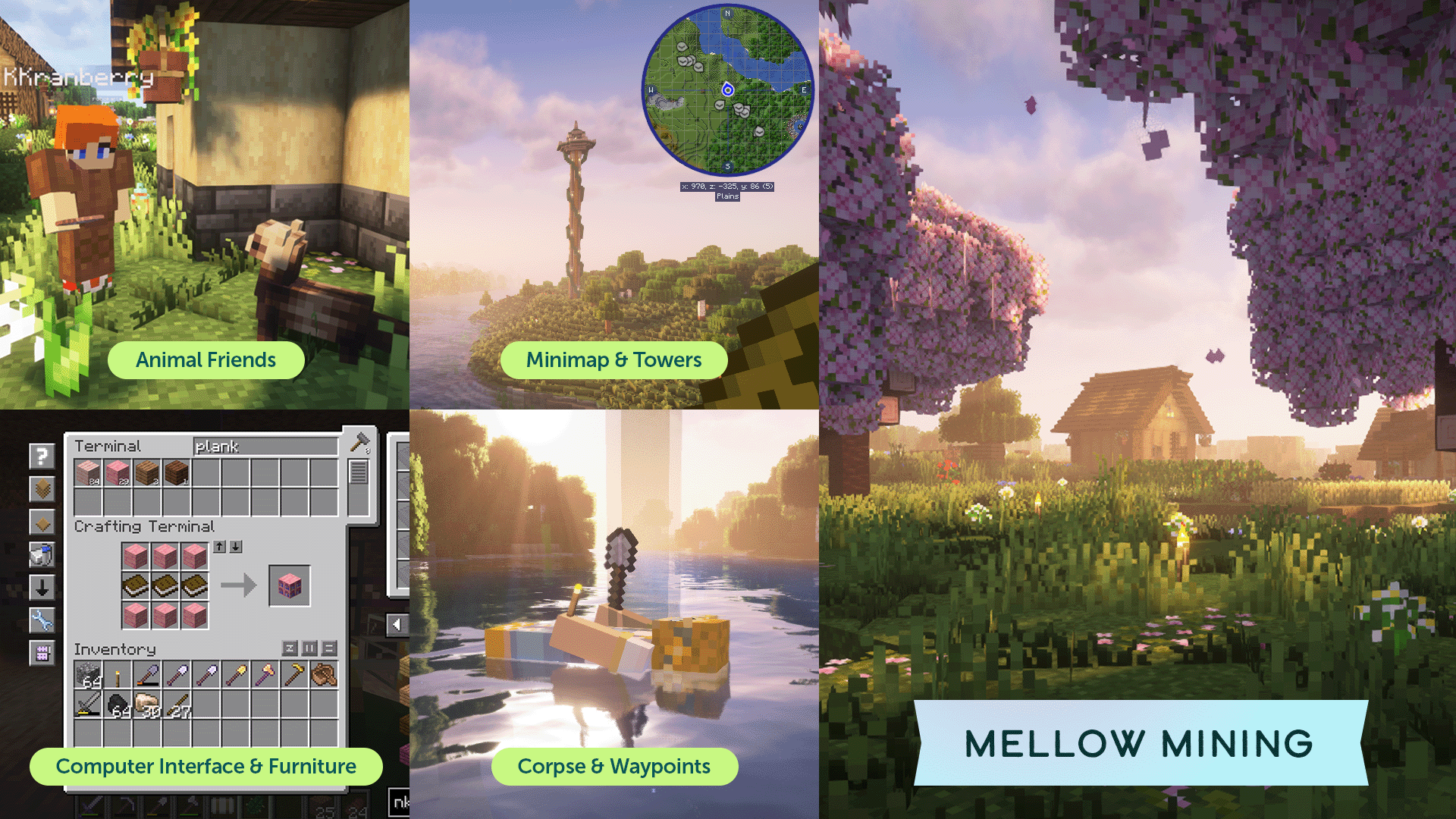Toggle the Z sort option above Inventory
This screenshot has height=819, width=1456.
(290, 648)
